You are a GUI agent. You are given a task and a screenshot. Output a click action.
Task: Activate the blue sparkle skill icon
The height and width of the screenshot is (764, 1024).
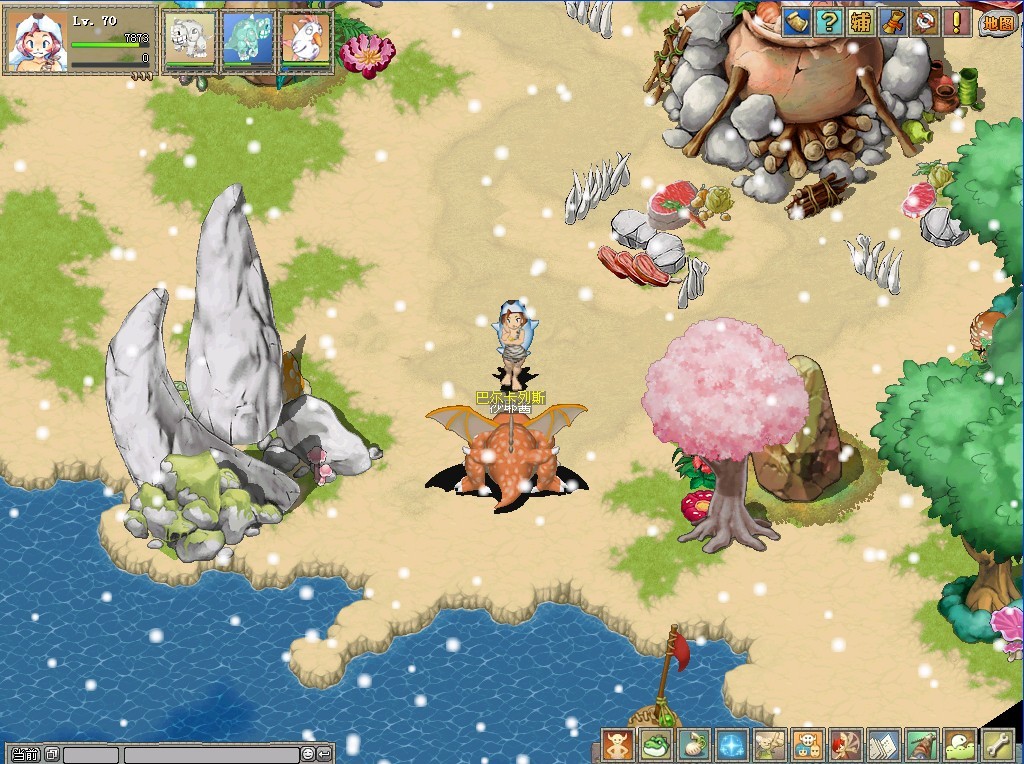(732, 745)
